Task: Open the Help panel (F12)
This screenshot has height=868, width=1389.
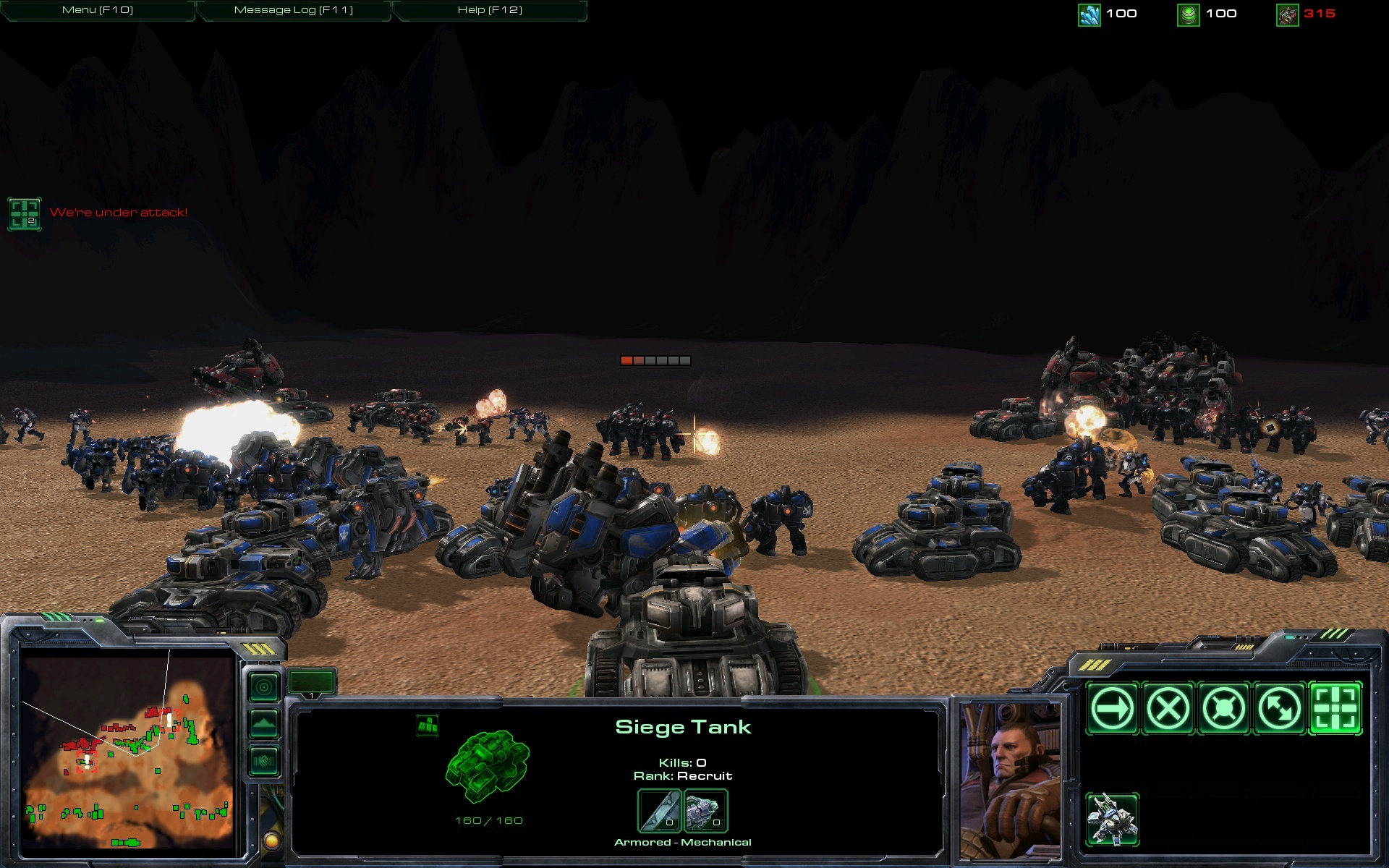Action: click(490, 11)
